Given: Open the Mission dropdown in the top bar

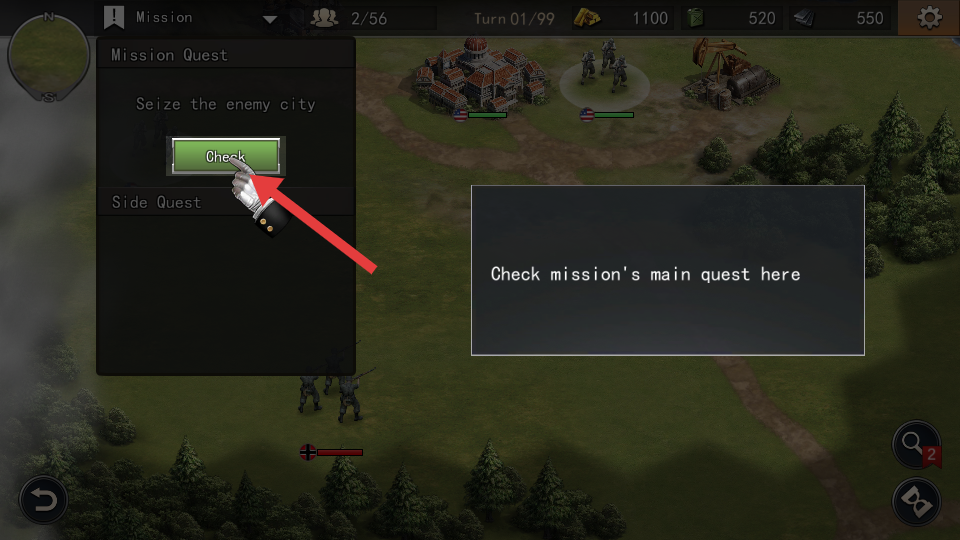Looking at the screenshot, I should click(x=269, y=18).
